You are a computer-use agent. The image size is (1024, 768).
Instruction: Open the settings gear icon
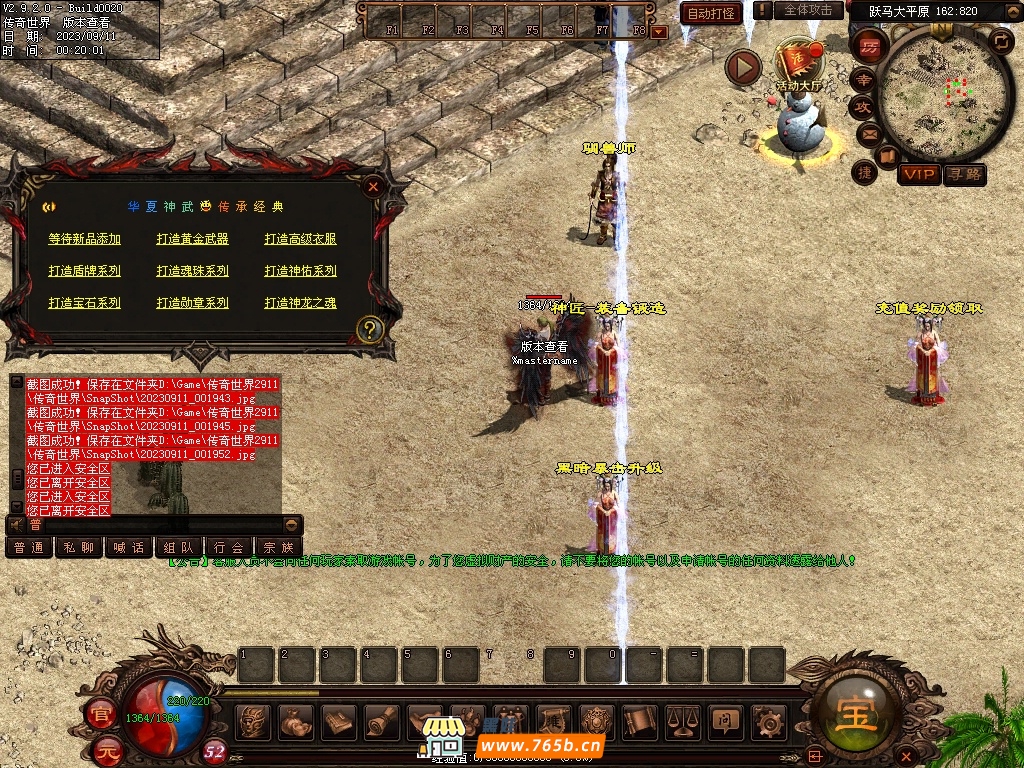(767, 720)
